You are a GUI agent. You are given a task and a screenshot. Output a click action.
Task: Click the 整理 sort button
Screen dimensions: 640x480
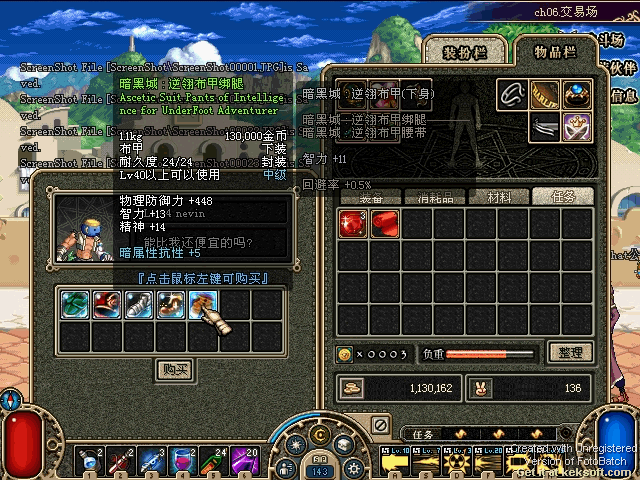(571, 353)
